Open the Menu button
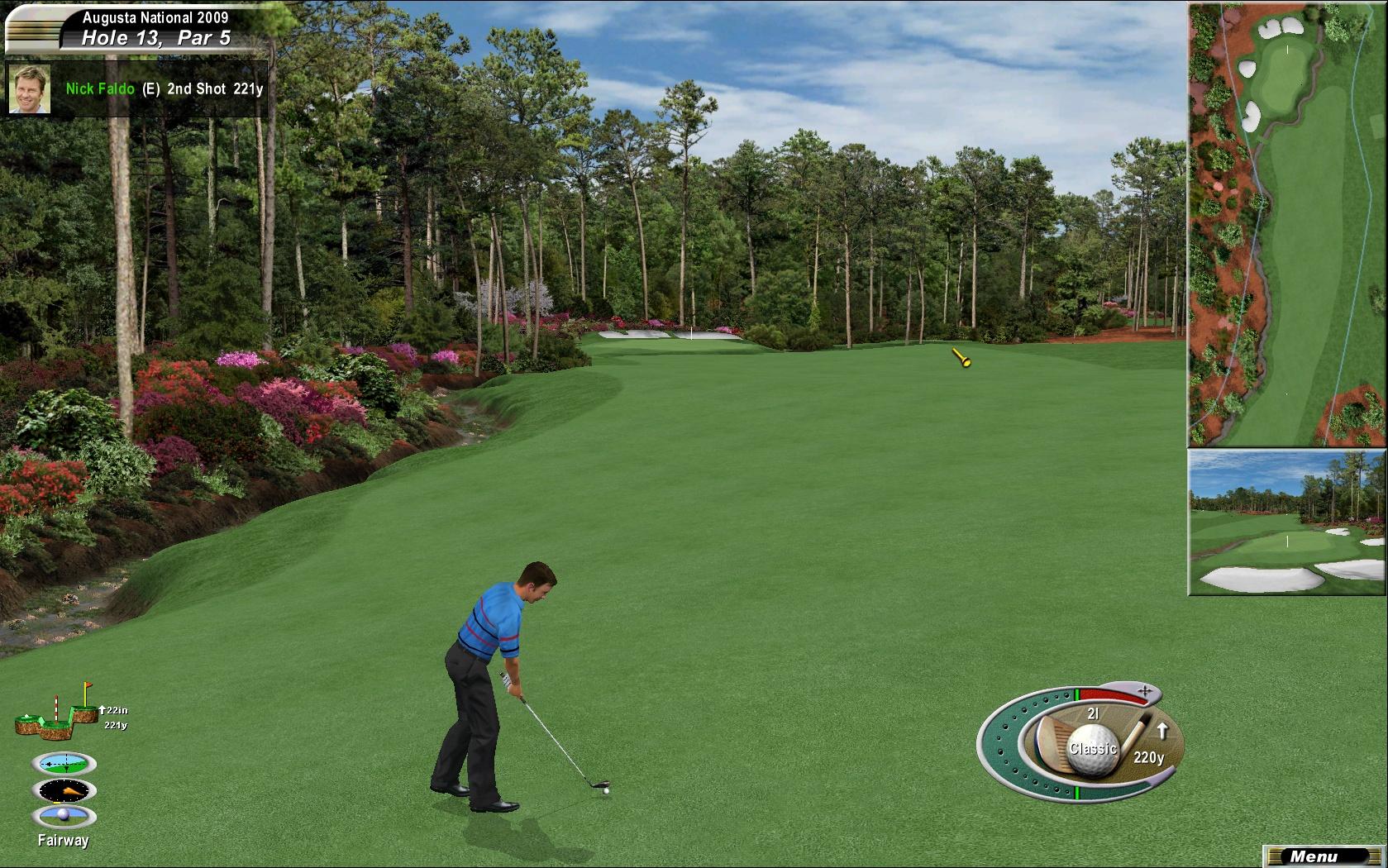1388x868 pixels. (1313, 856)
